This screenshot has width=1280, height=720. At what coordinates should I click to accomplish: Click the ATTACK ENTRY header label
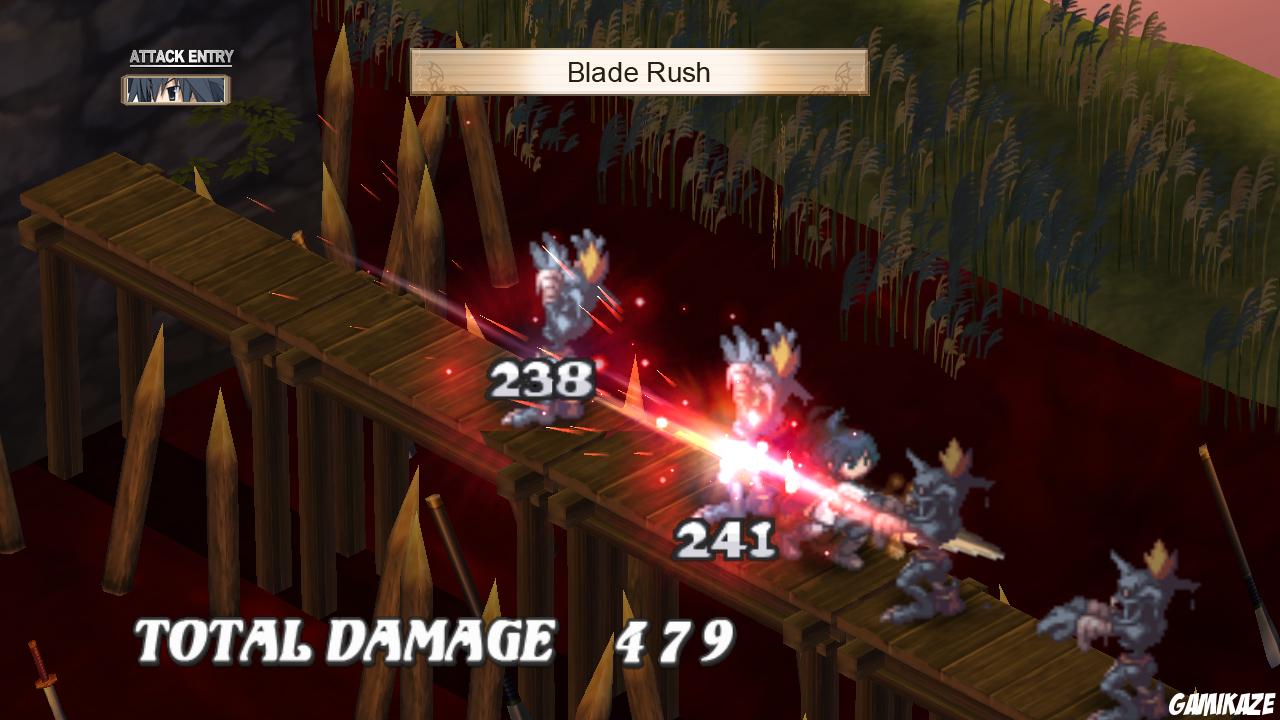pyautogui.click(x=179, y=57)
